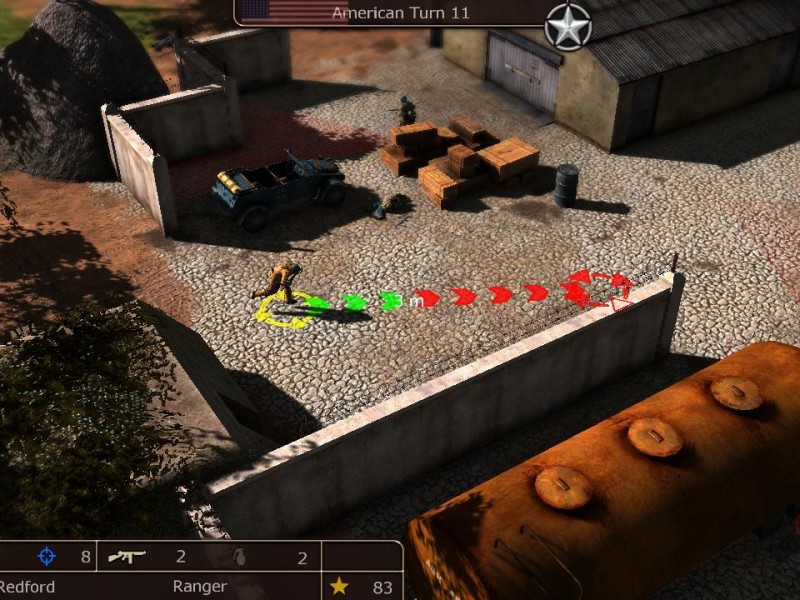Image resolution: width=800 pixels, height=600 pixels.
Task: Click the blue crosshair aim icon
Action: (46, 556)
